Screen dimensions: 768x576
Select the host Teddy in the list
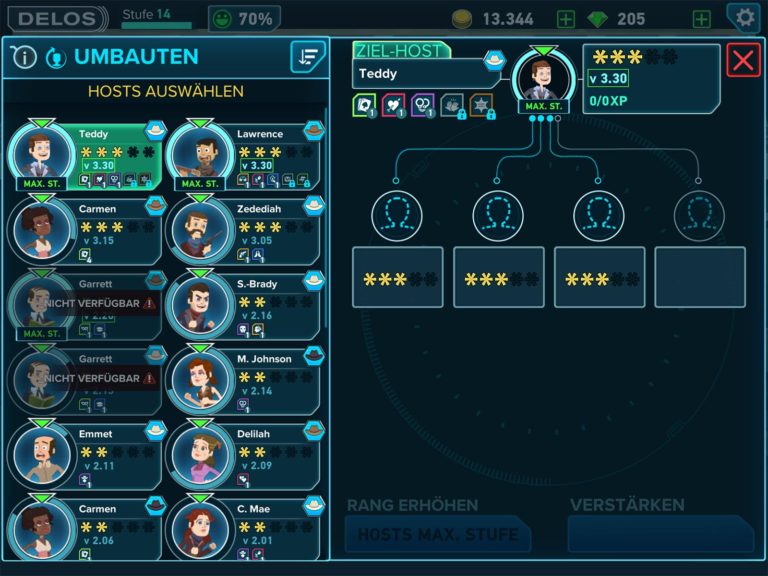pyautogui.click(x=85, y=155)
